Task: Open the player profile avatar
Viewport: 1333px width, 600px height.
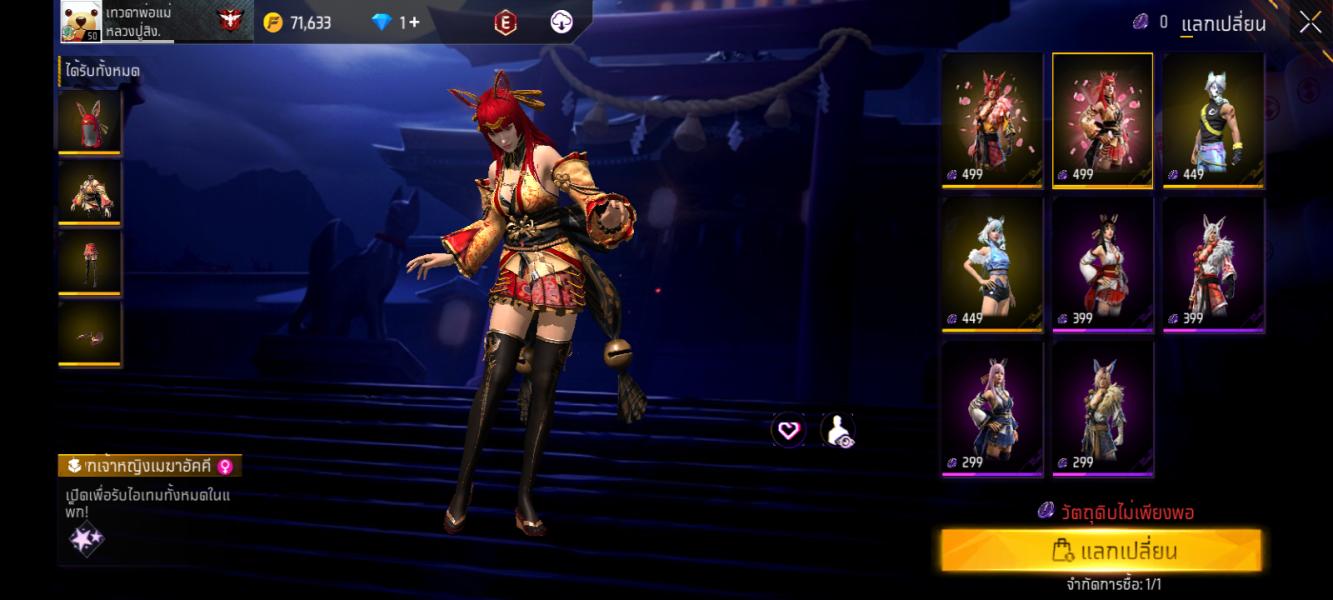Action: (81, 21)
